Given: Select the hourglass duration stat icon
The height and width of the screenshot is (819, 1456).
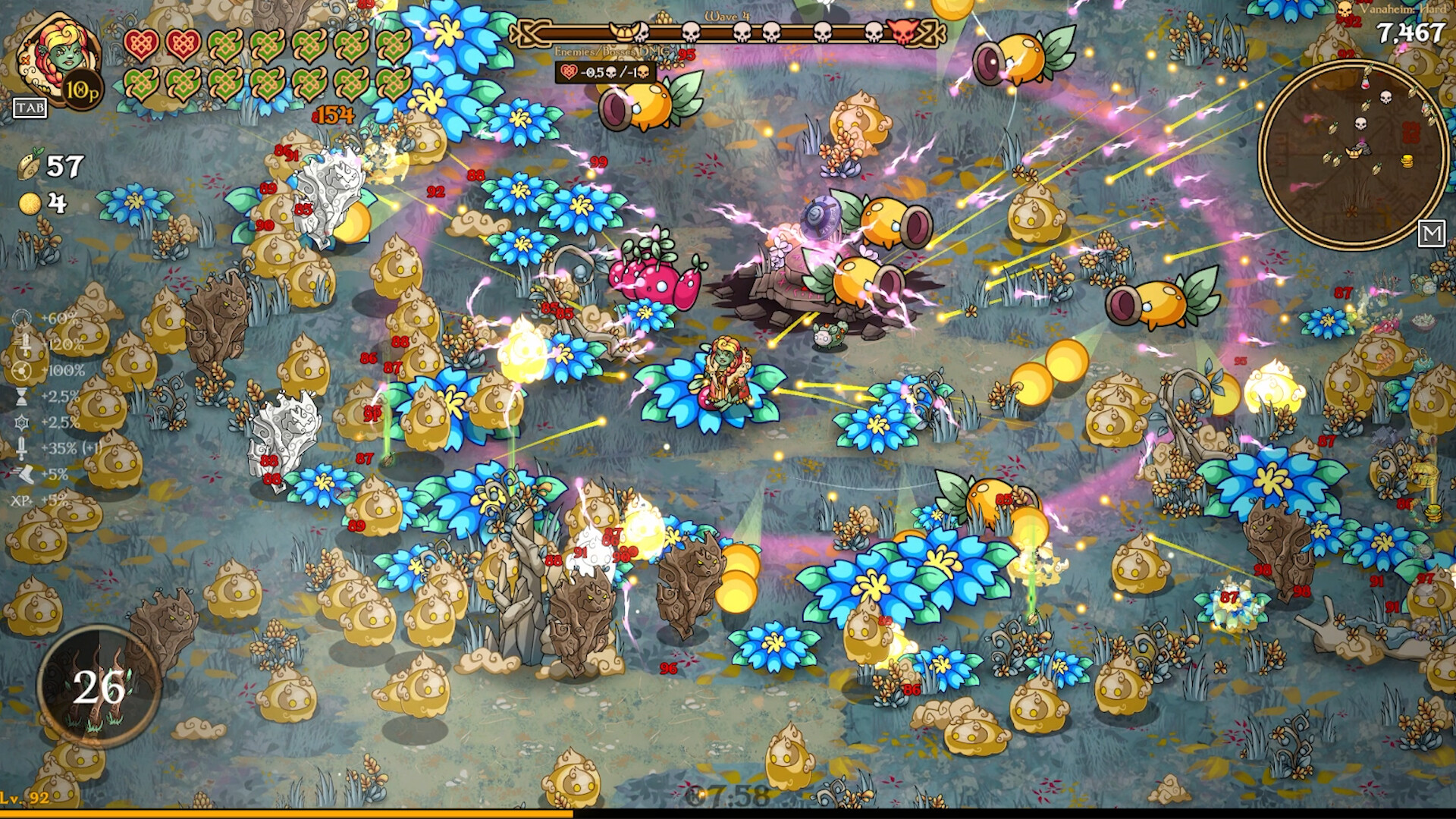Looking at the screenshot, I should pos(21,398).
